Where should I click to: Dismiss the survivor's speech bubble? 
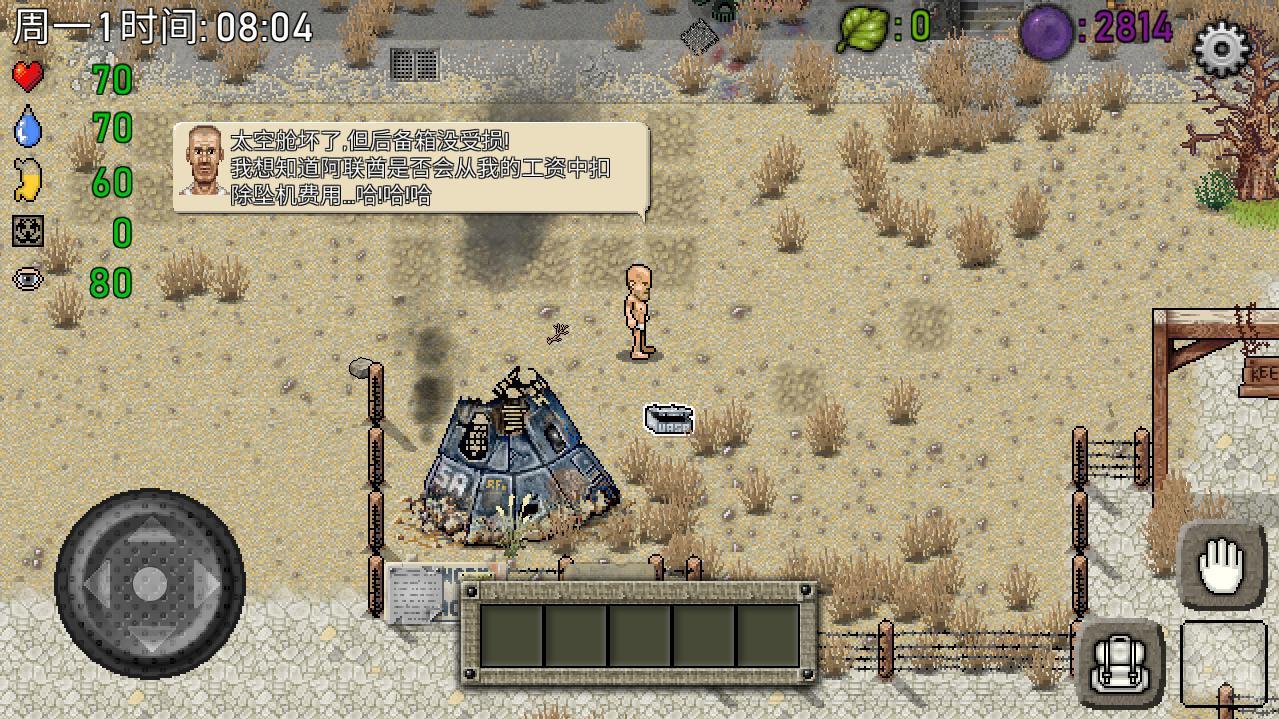tap(410, 168)
